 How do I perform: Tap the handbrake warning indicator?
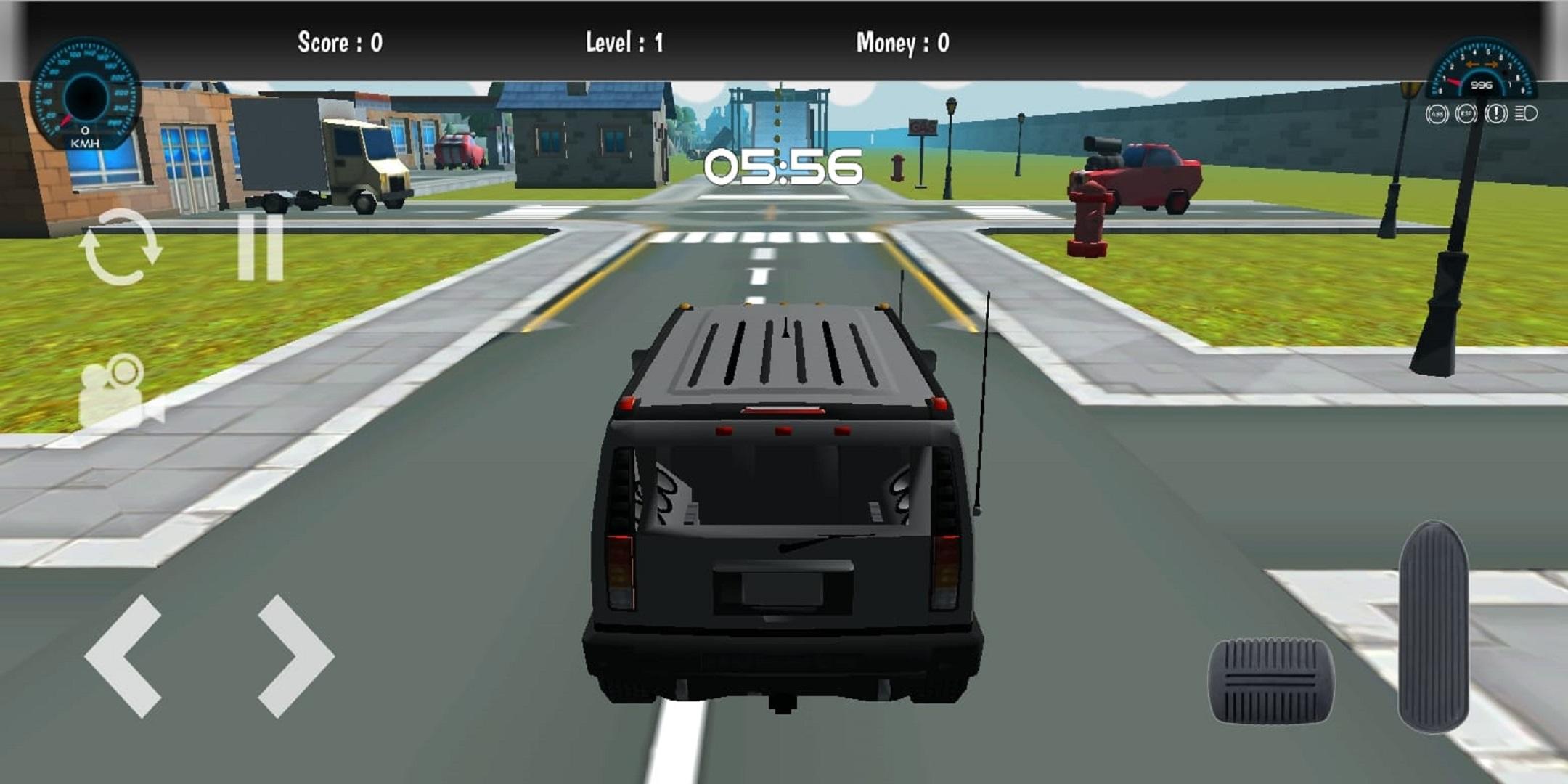(1496, 114)
